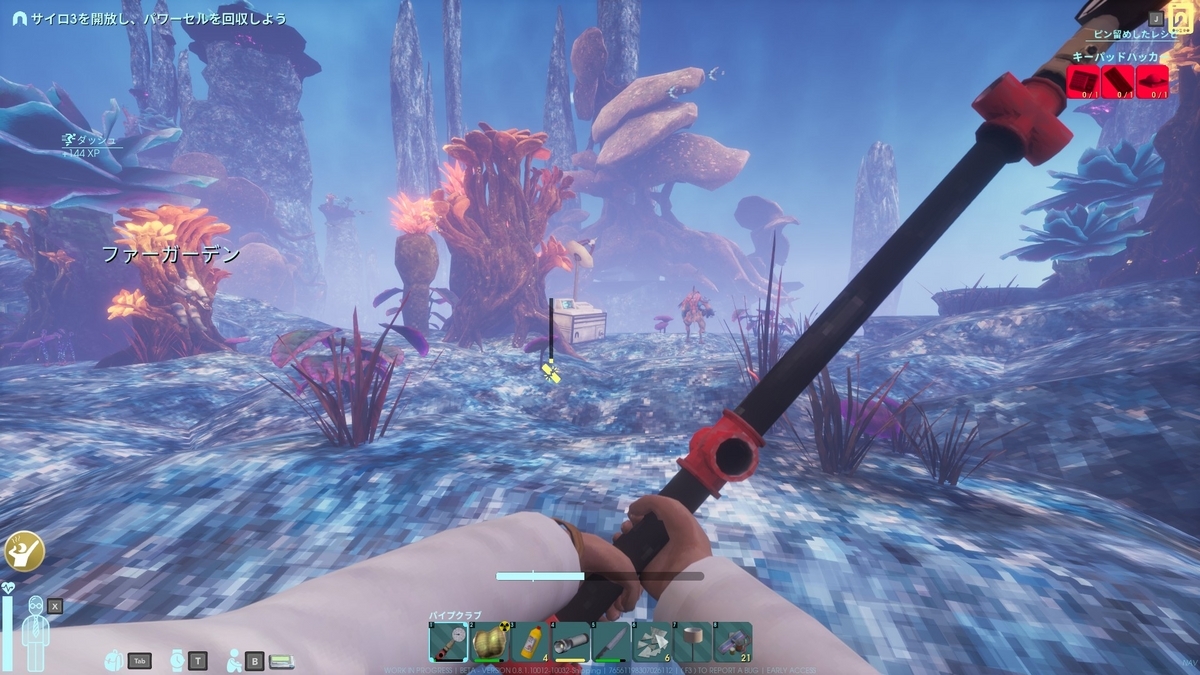Select the pipe club hotbar slot

447,641
